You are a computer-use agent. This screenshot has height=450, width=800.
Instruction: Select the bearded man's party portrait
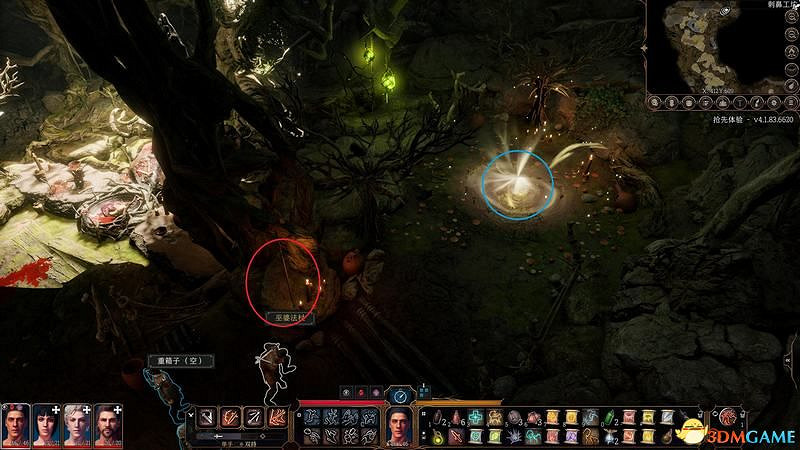109,426
